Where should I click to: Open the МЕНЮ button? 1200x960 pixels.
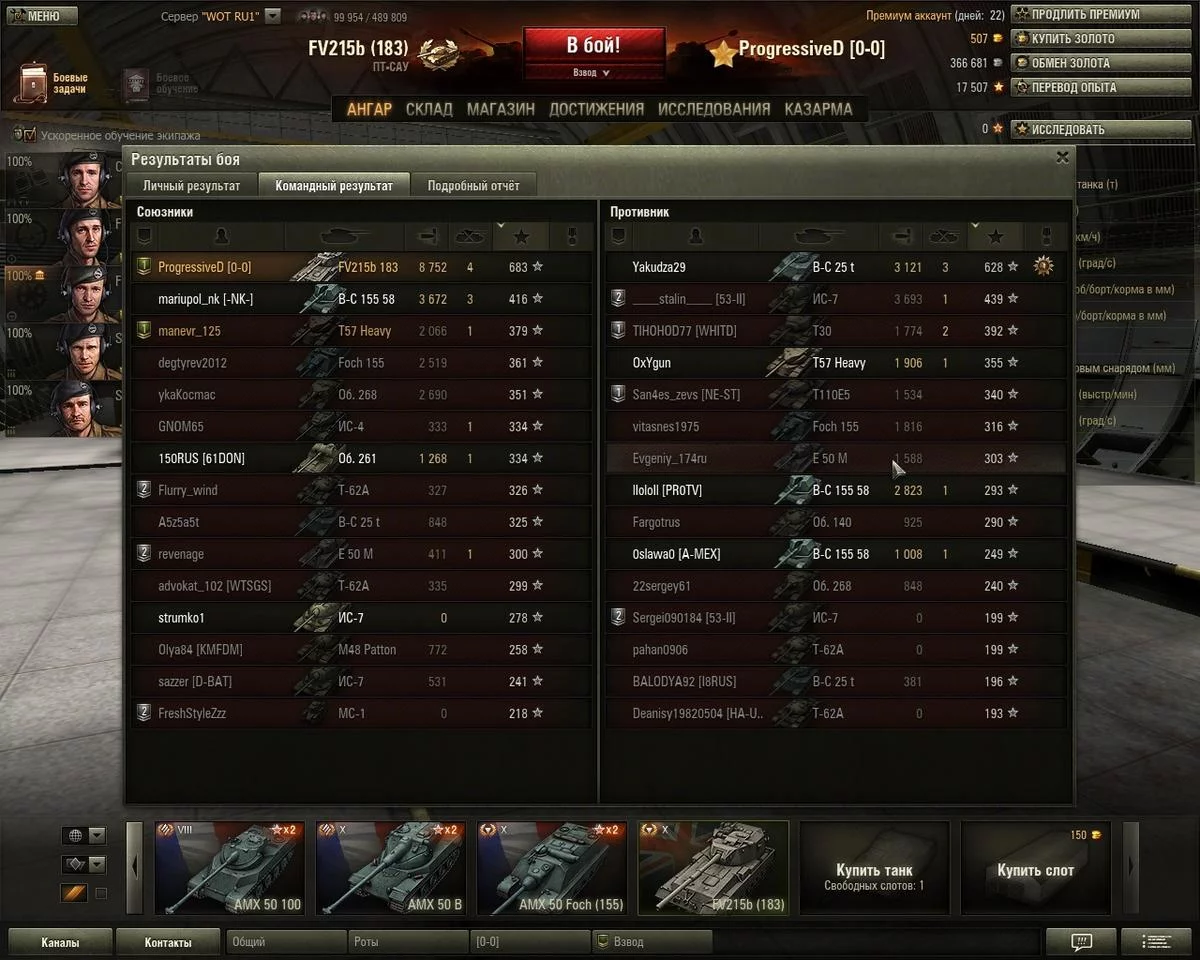[x=42, y=16]
